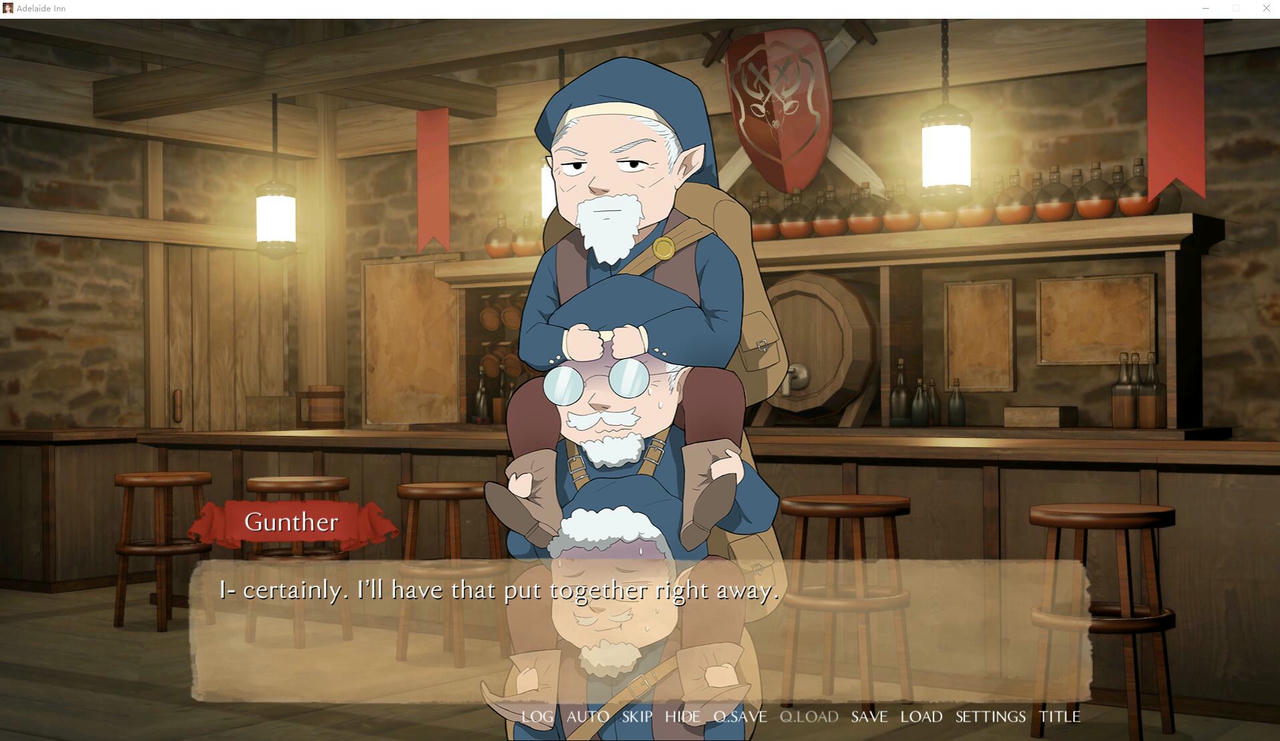This screenshot has height=741, width=1280.
Task: Click the stacked gnome character sprites
Action: click(x=620, y=300)
